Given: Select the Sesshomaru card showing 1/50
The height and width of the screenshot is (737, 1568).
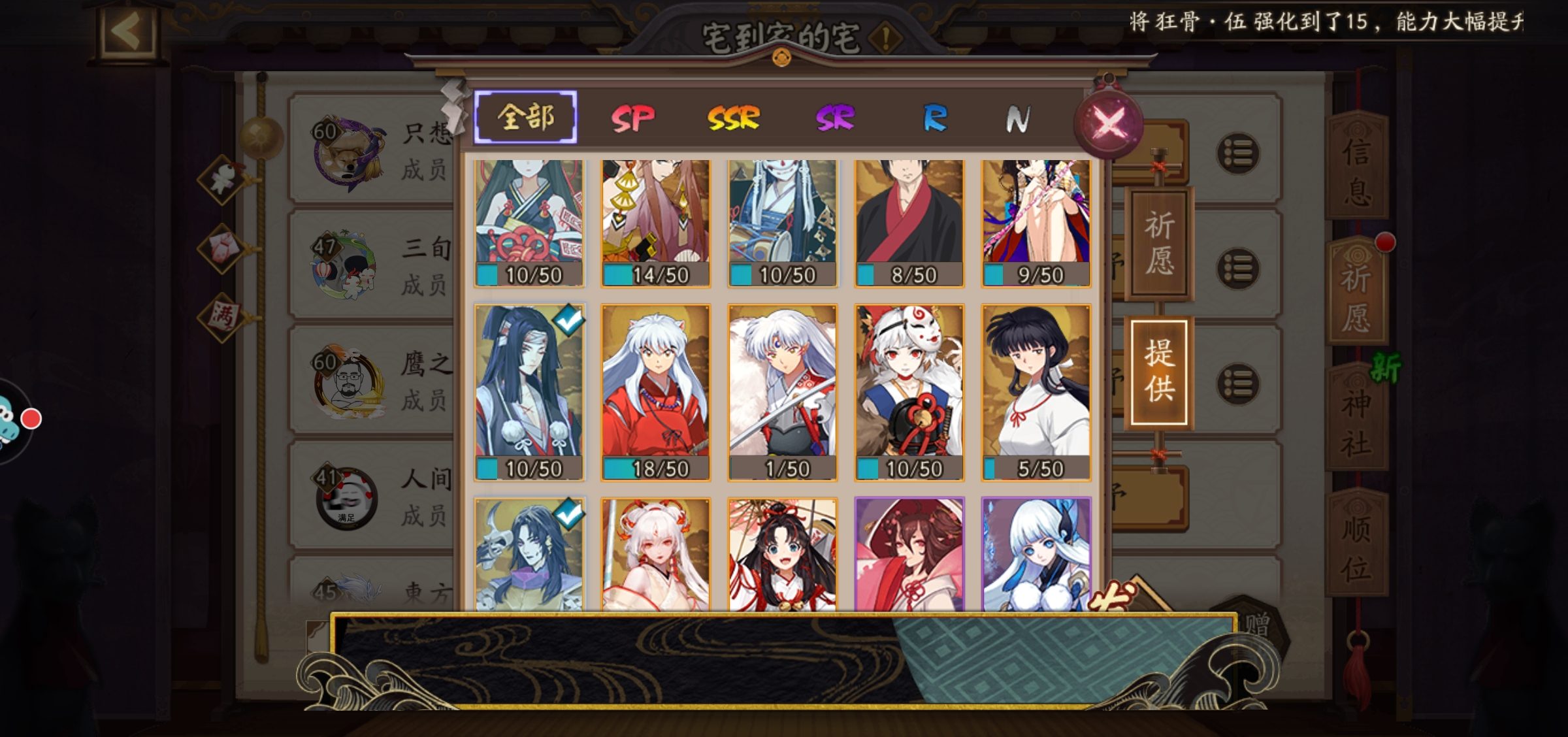Looking at the screenshot, I should [x=782, y=392].
